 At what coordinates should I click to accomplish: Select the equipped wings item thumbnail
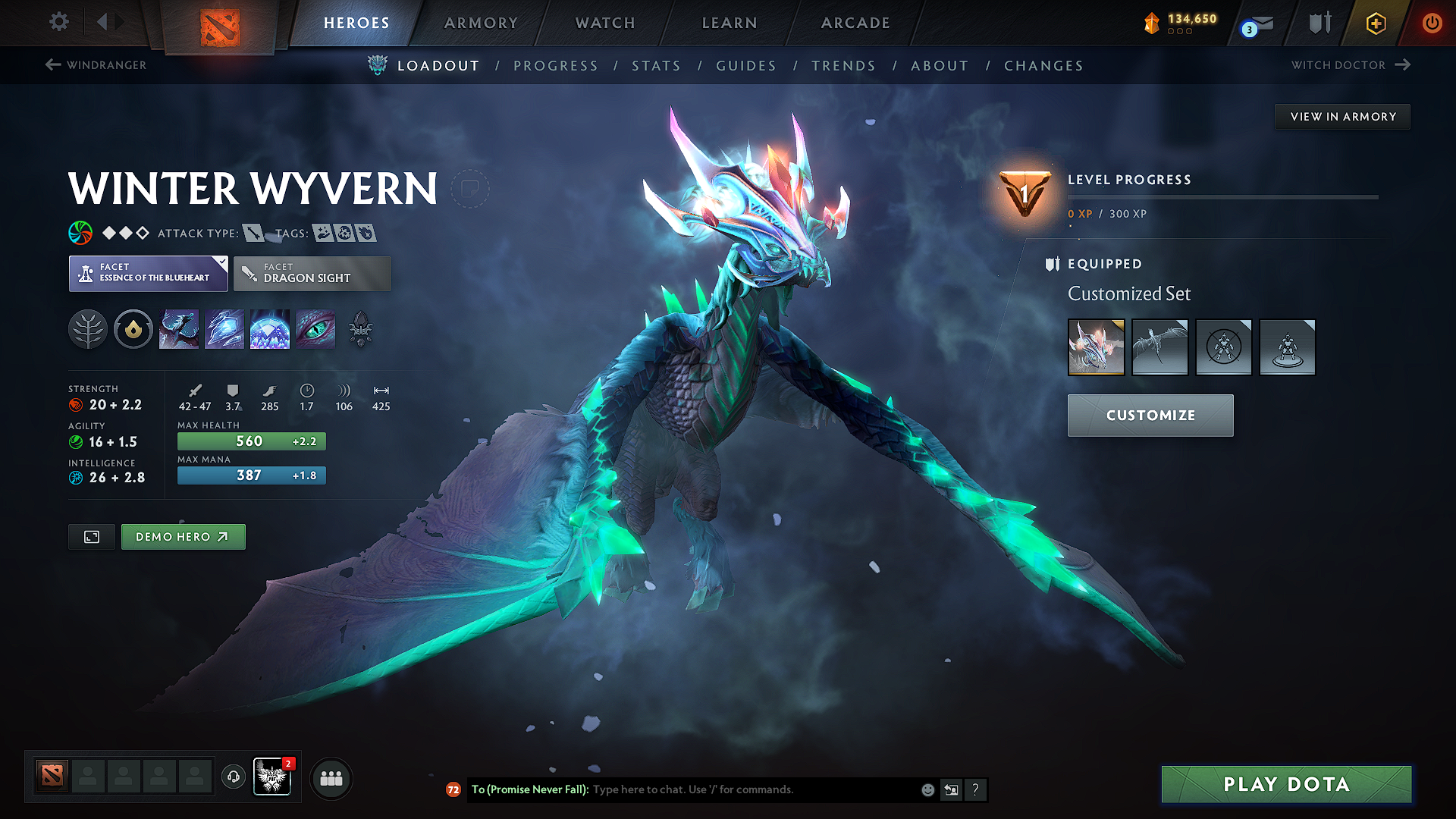coord(1159,347)
